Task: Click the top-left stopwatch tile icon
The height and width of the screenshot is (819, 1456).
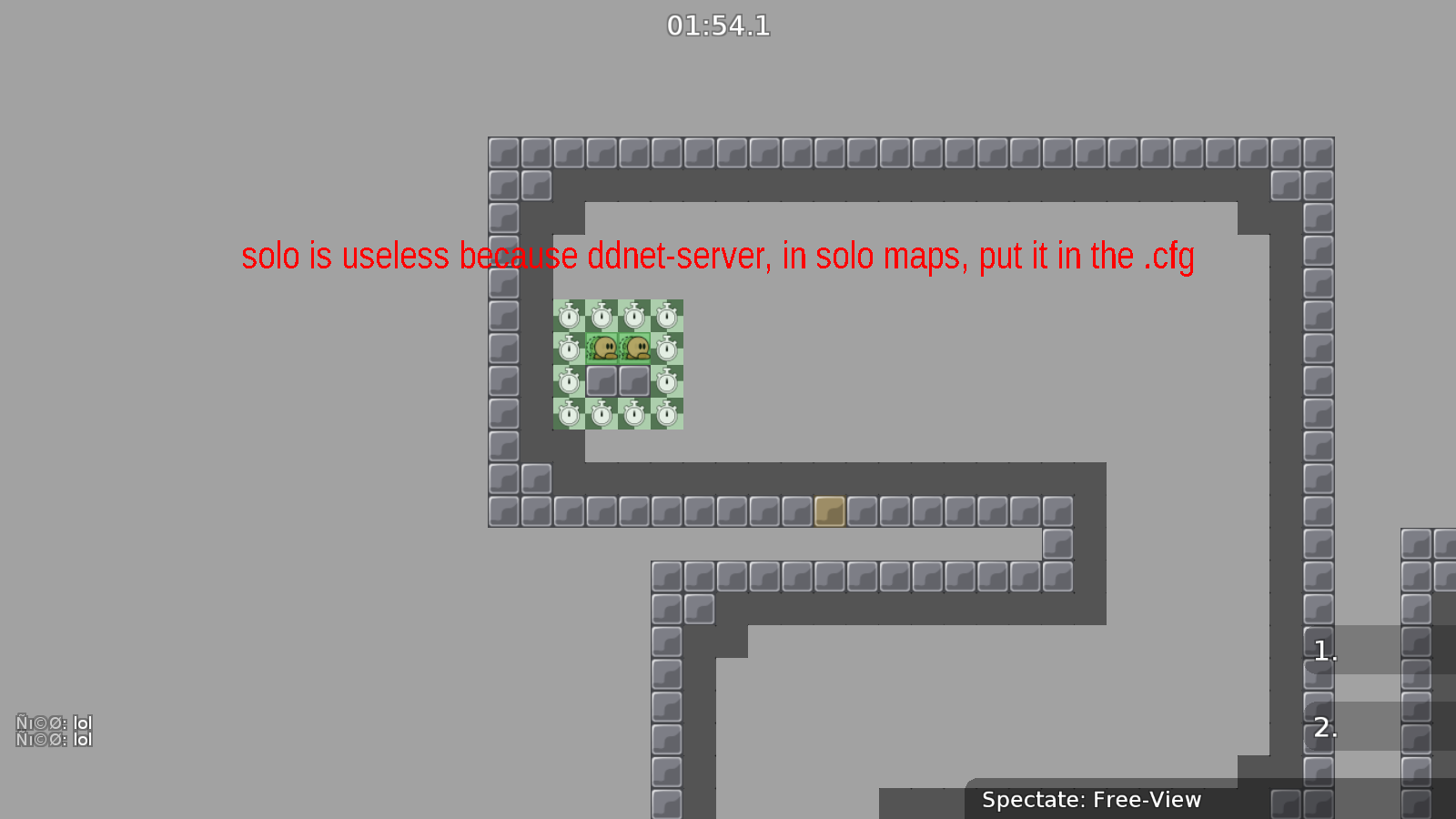Action: click(568, 314)
